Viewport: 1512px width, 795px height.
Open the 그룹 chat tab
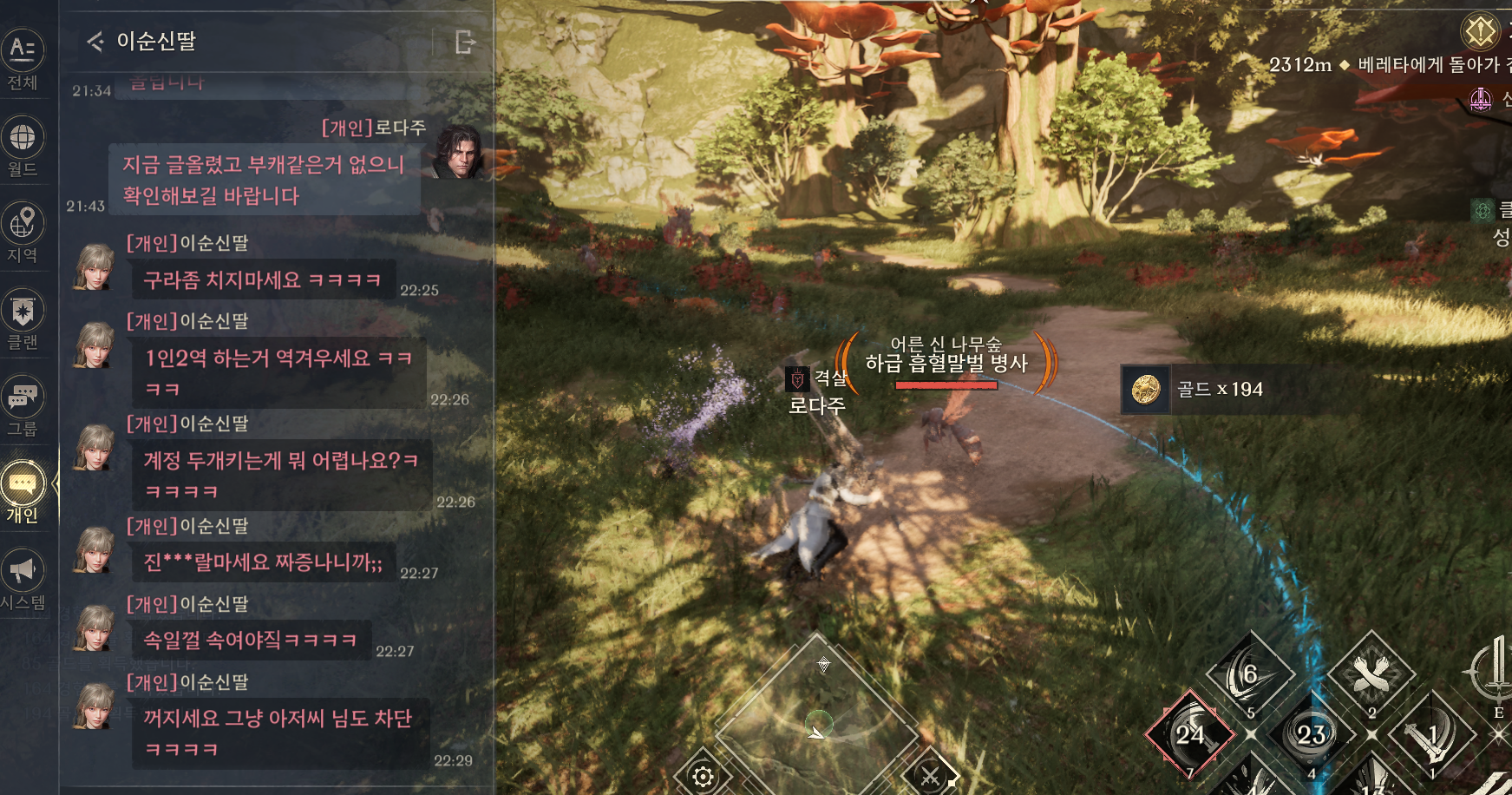23,406
